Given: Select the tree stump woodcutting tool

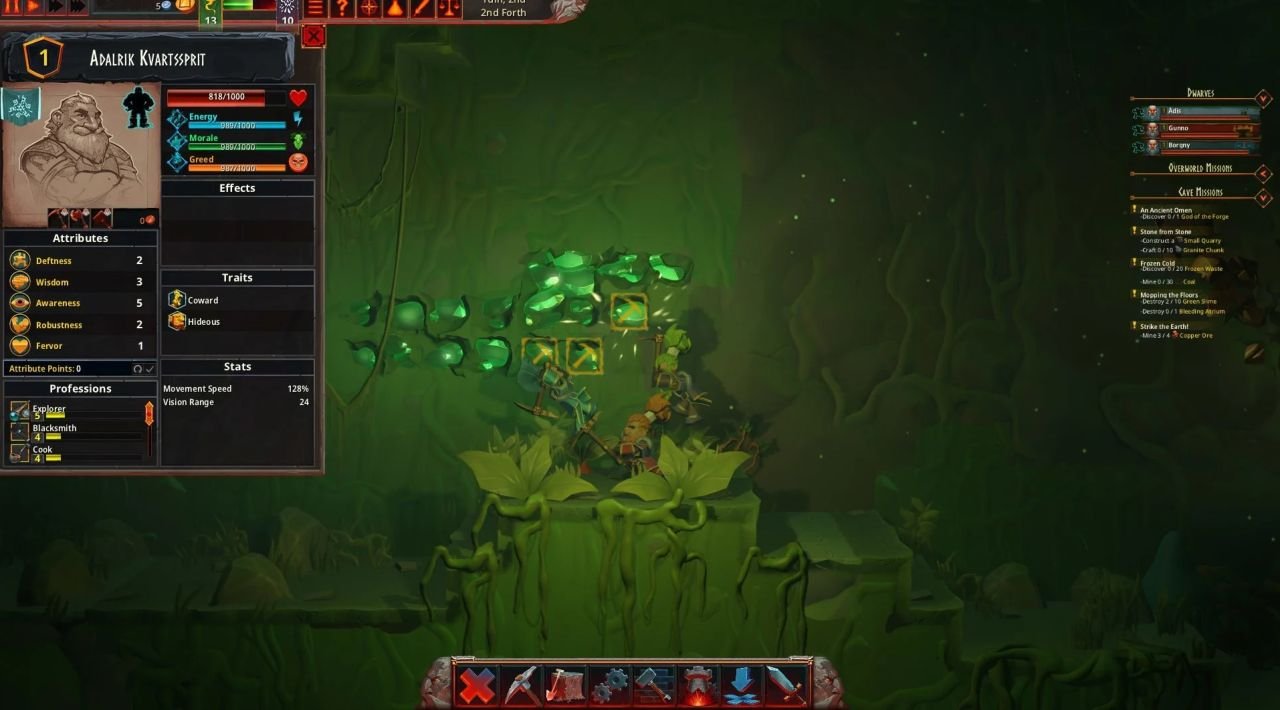Looking at the screenshot, I should pos(565,686).
